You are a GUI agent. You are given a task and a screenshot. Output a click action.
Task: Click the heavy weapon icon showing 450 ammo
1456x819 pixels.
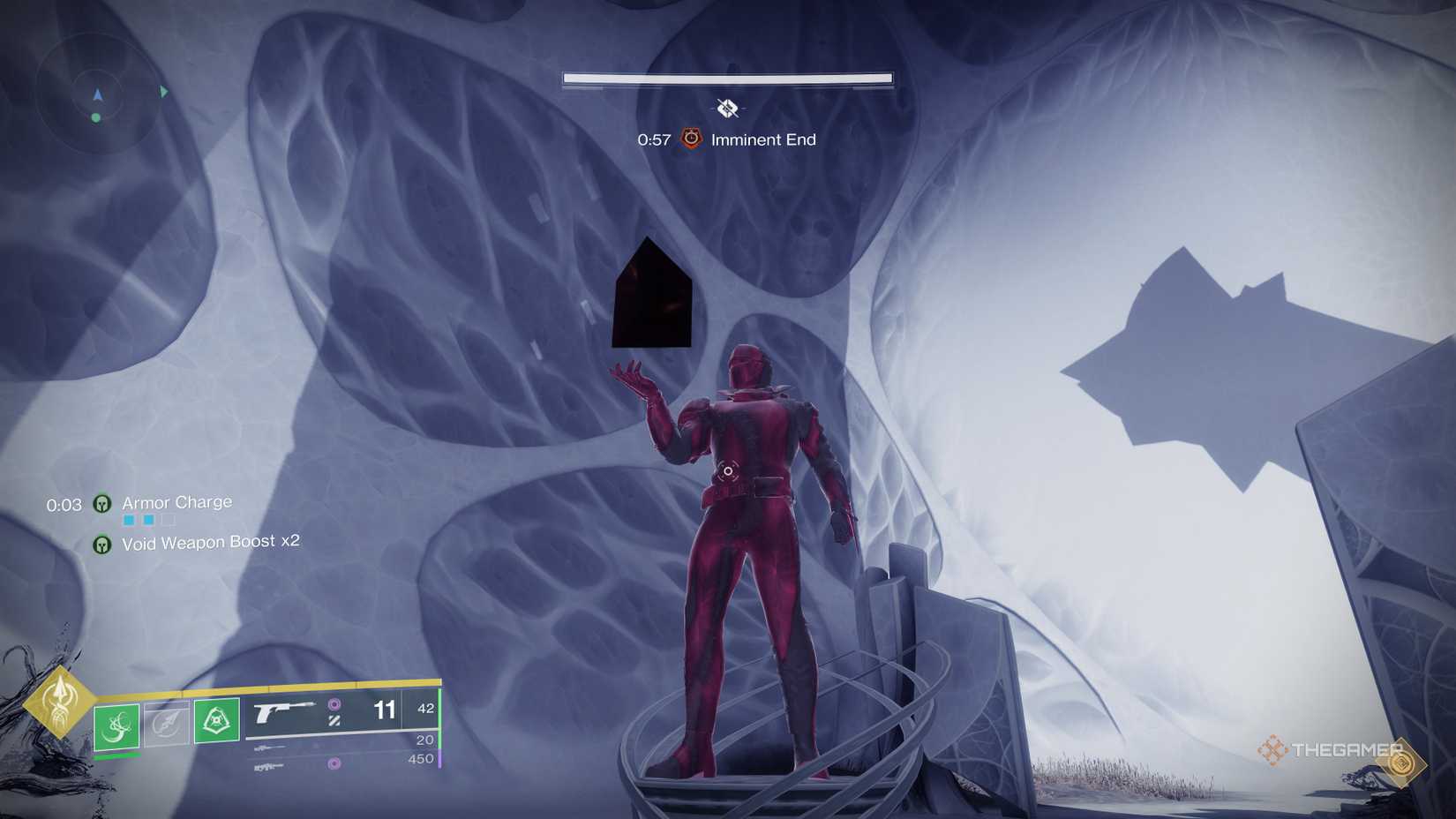tap(268, 766)
